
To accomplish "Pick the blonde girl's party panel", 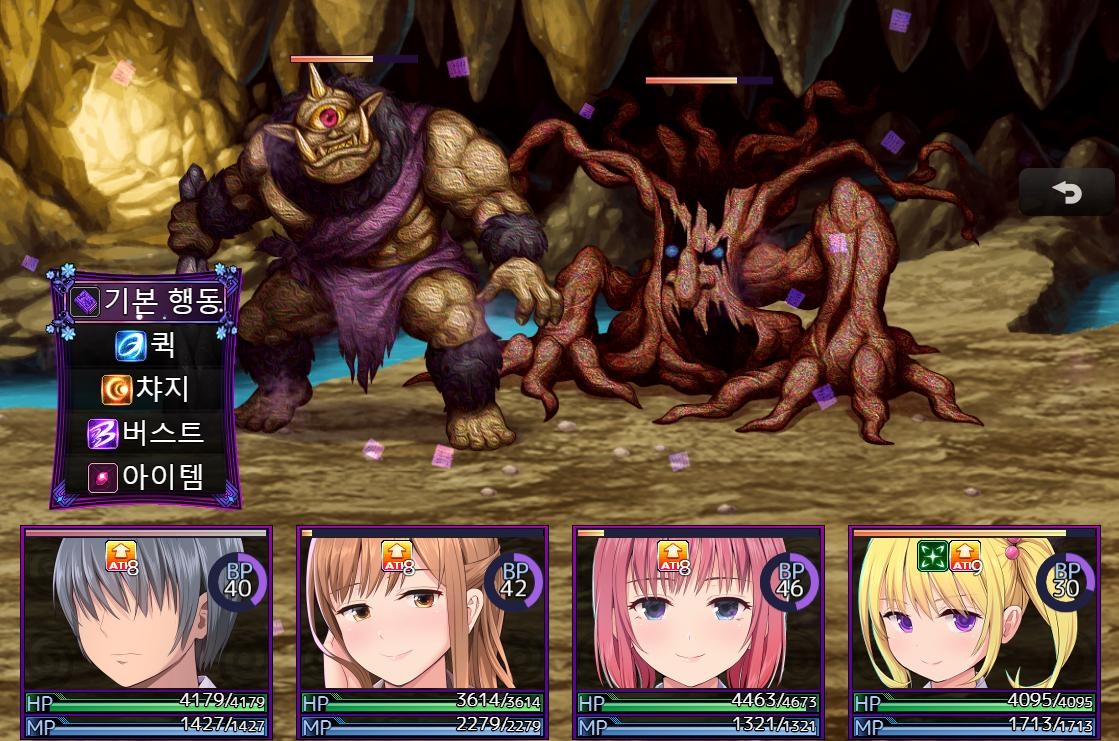I will click(x=974, y=630).
